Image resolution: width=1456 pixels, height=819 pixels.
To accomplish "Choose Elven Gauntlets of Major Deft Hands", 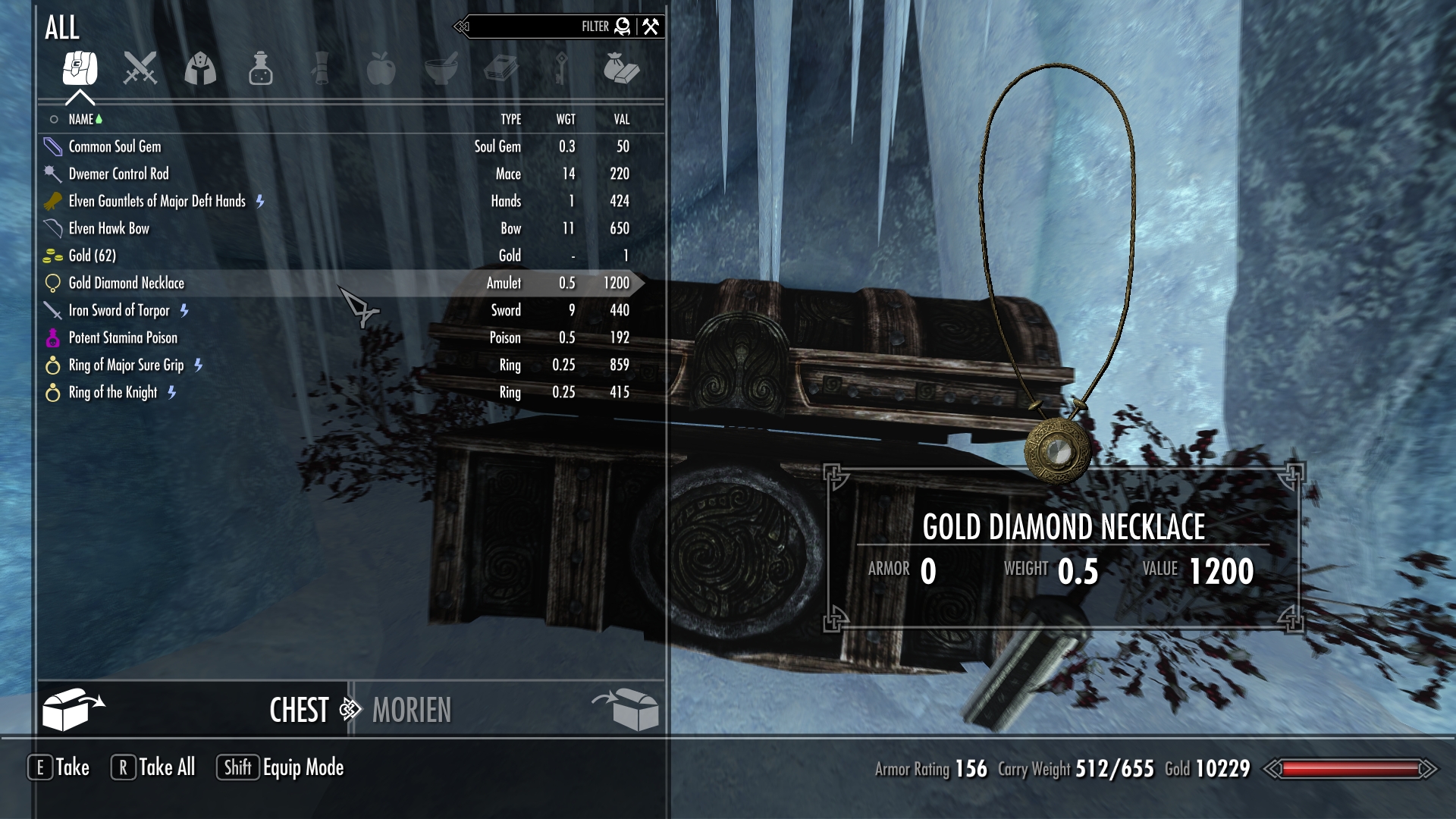I will [x=156, y=201].
